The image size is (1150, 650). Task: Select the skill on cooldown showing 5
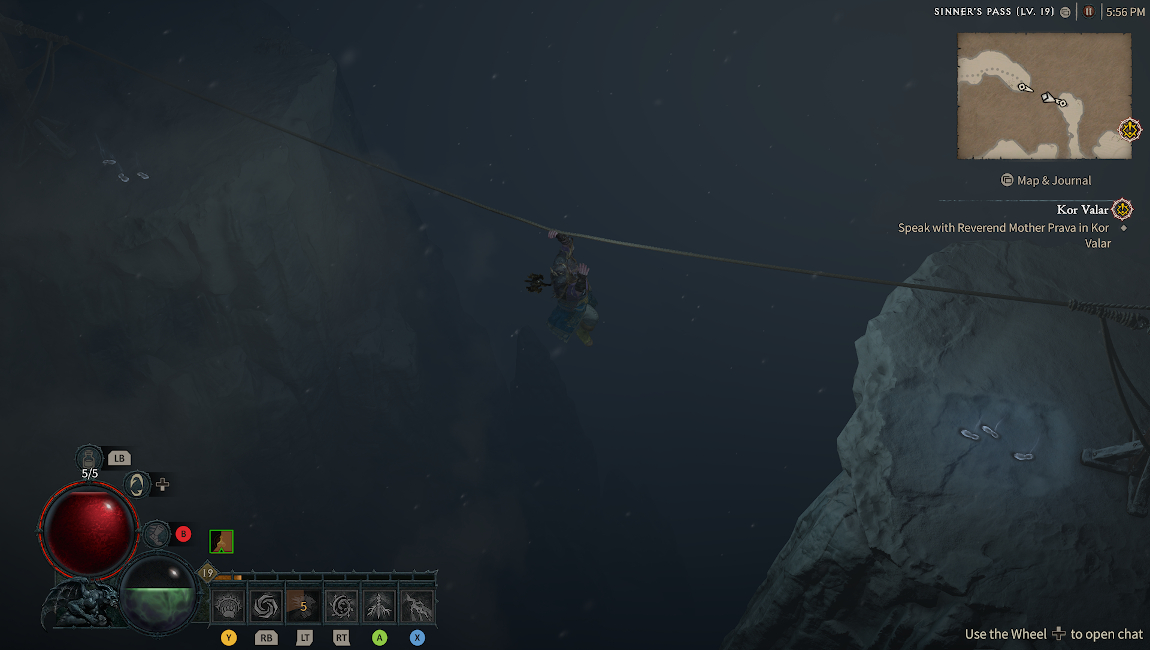(304, 605)
